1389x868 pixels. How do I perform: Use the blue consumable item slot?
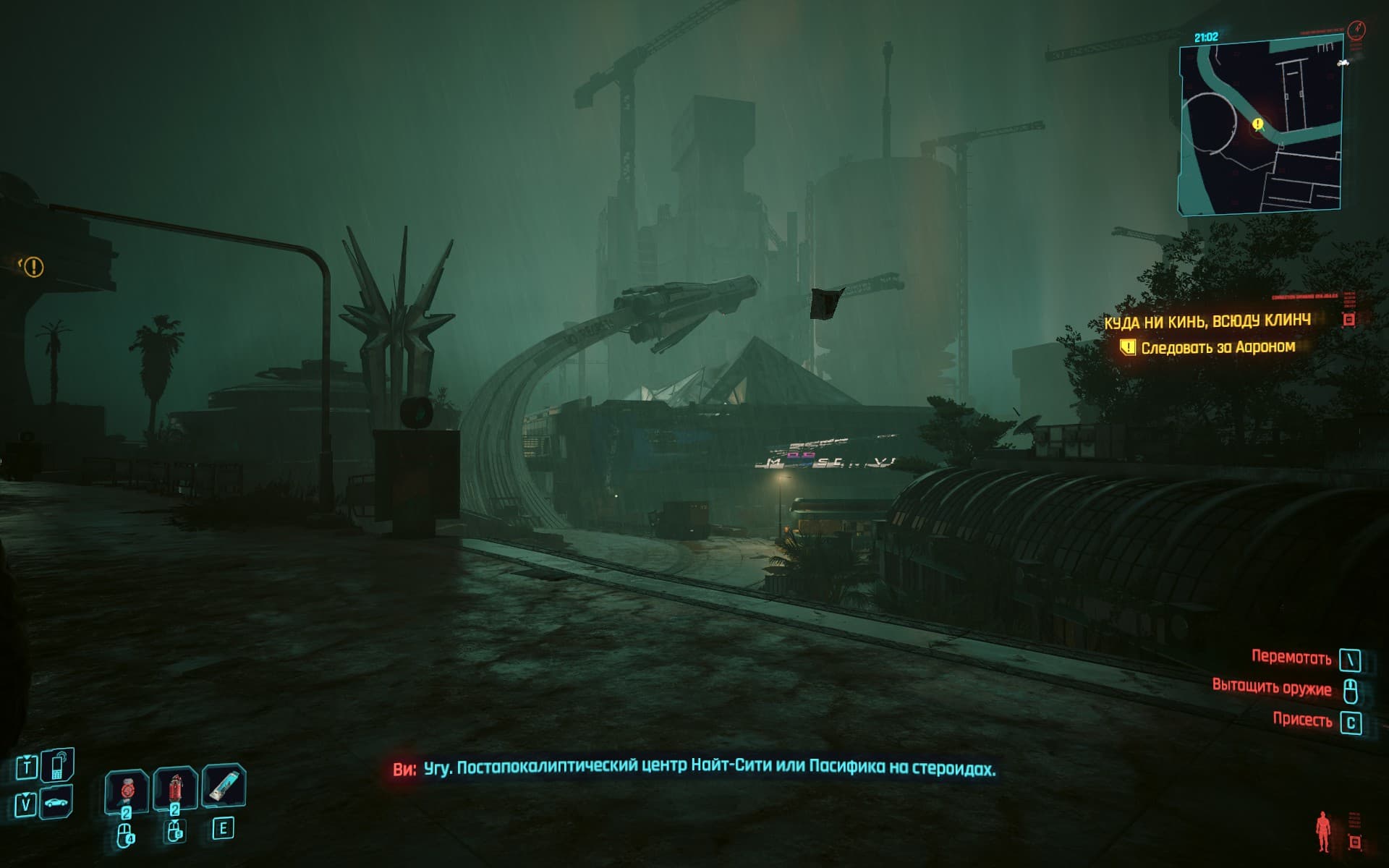click(x=224, y=787)
